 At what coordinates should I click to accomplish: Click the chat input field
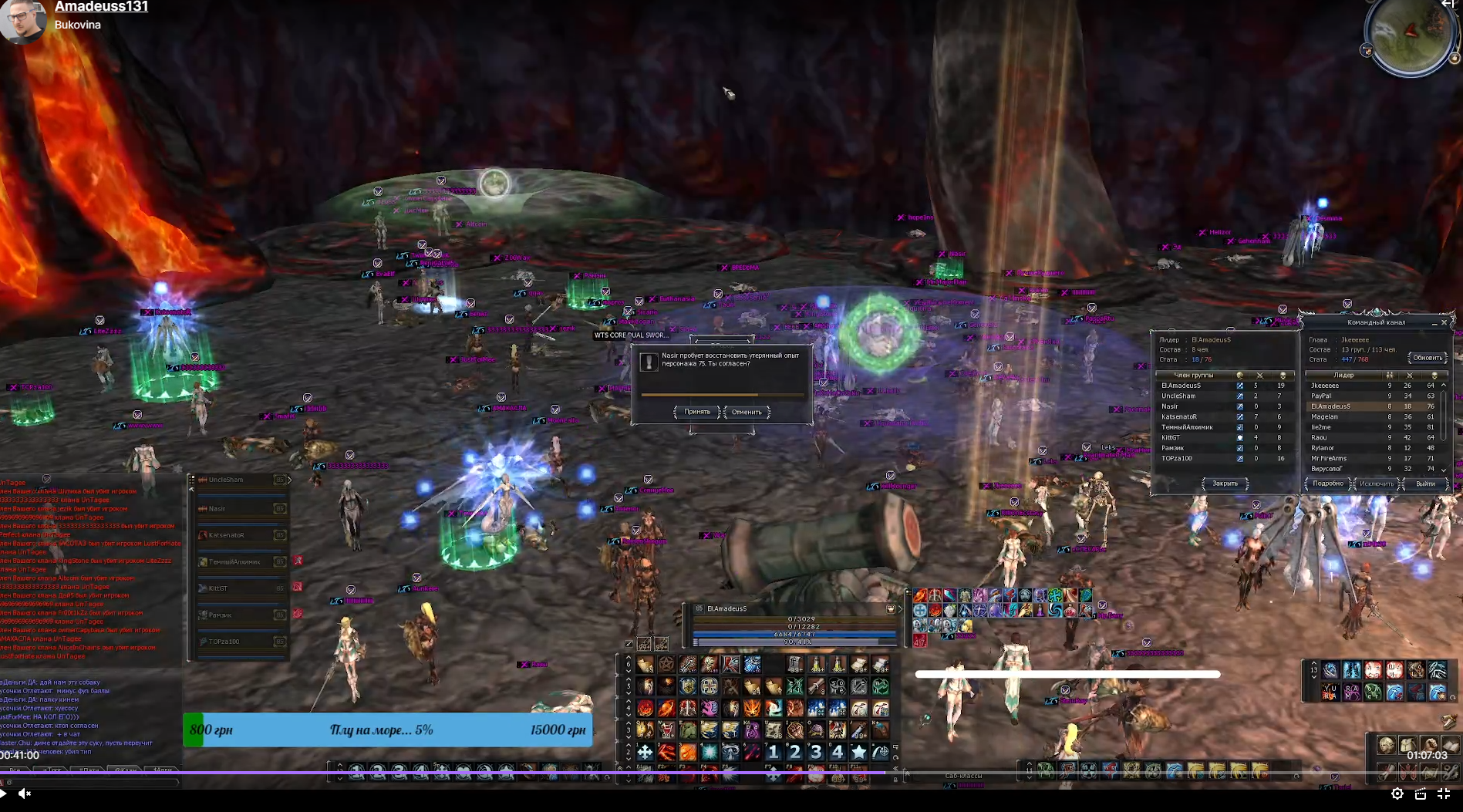[91, 781]
